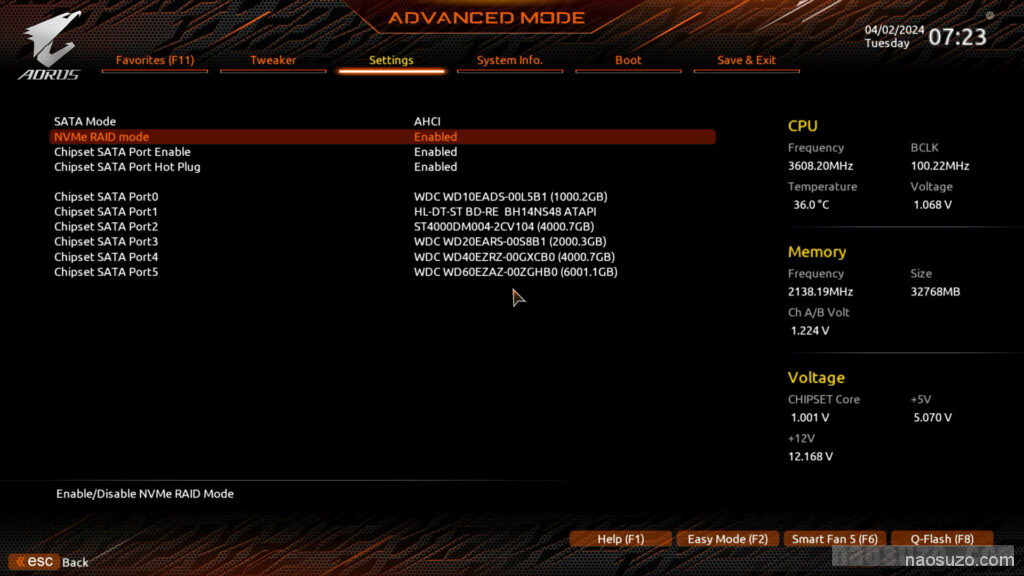Go to the System Info. tab
This screenshot has height=576, width=1024.
(x=509, y=60)
